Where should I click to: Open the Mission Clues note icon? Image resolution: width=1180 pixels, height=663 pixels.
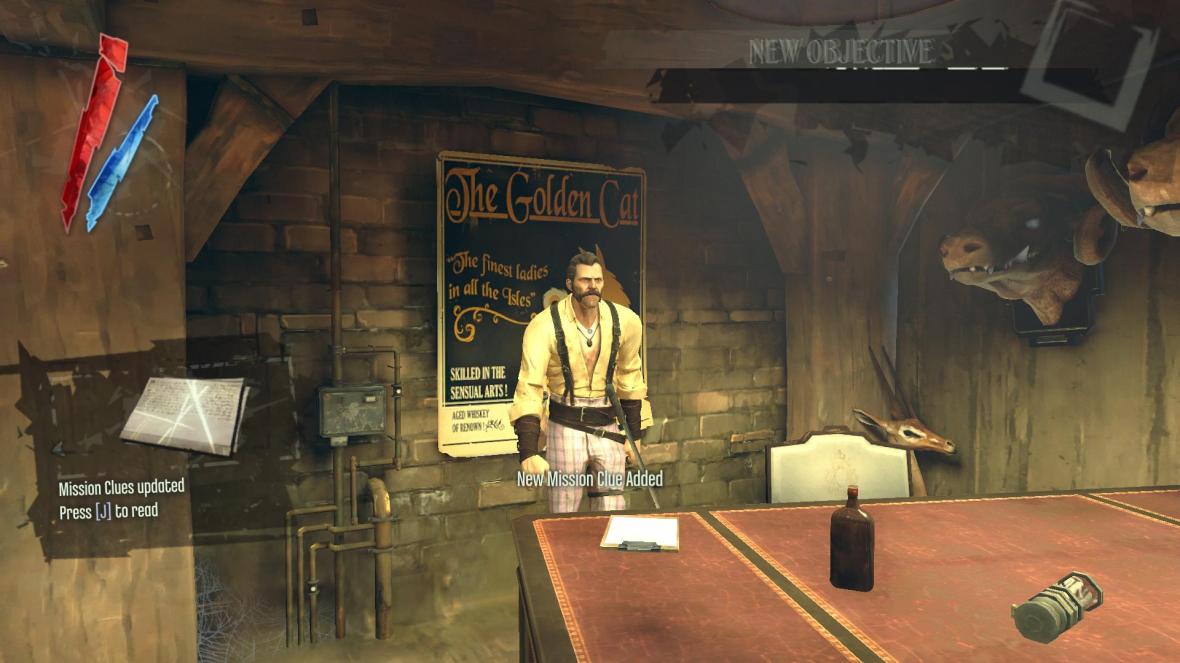point(184,412)
